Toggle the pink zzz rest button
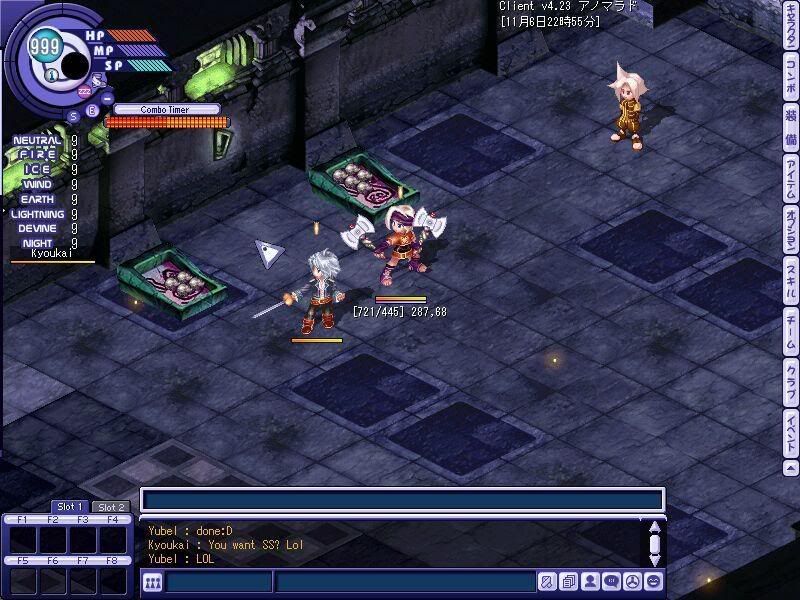The image size is (800, 600). click(x=84, y=93)
